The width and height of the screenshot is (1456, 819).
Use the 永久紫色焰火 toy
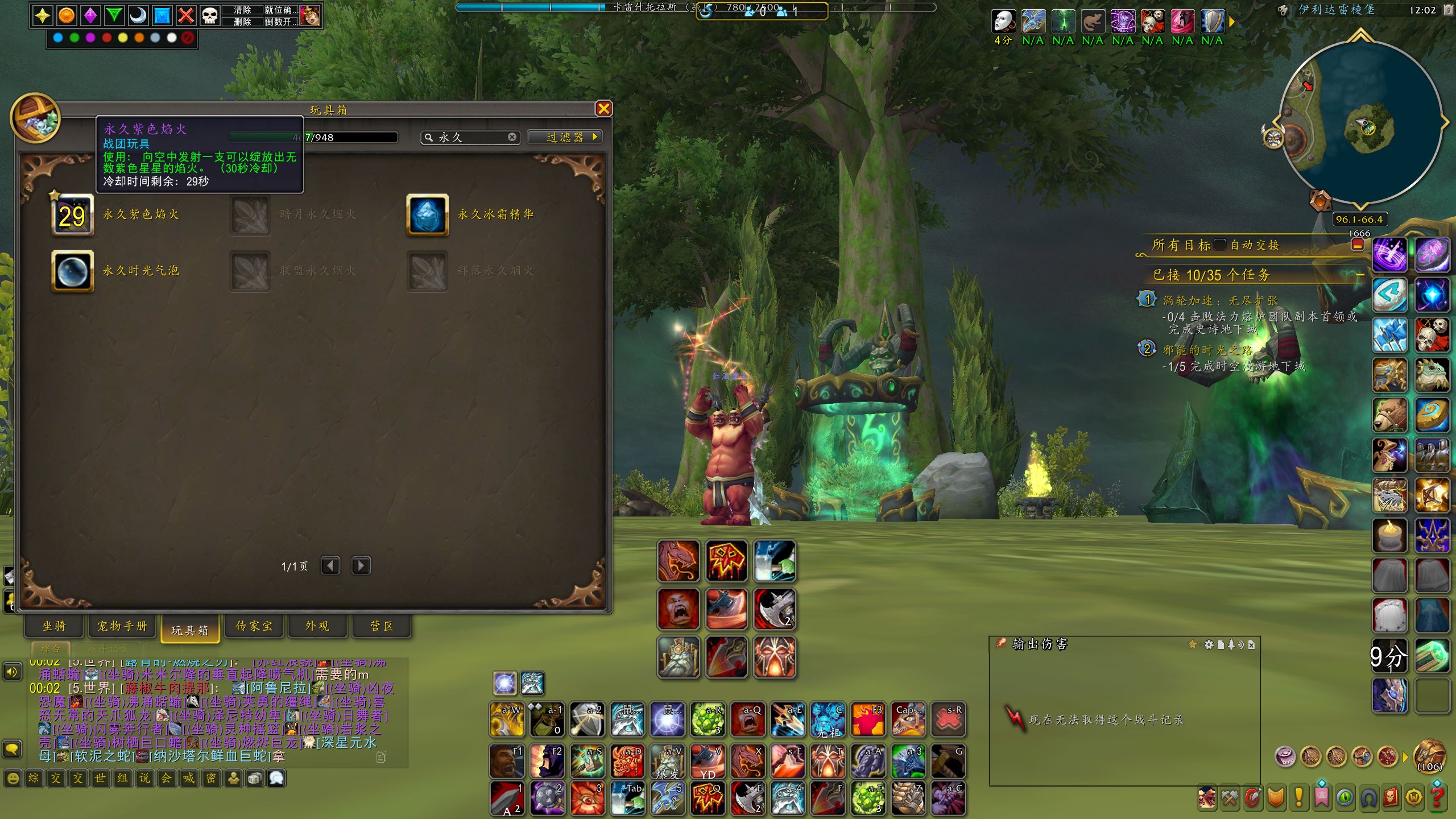pos(72,215)
